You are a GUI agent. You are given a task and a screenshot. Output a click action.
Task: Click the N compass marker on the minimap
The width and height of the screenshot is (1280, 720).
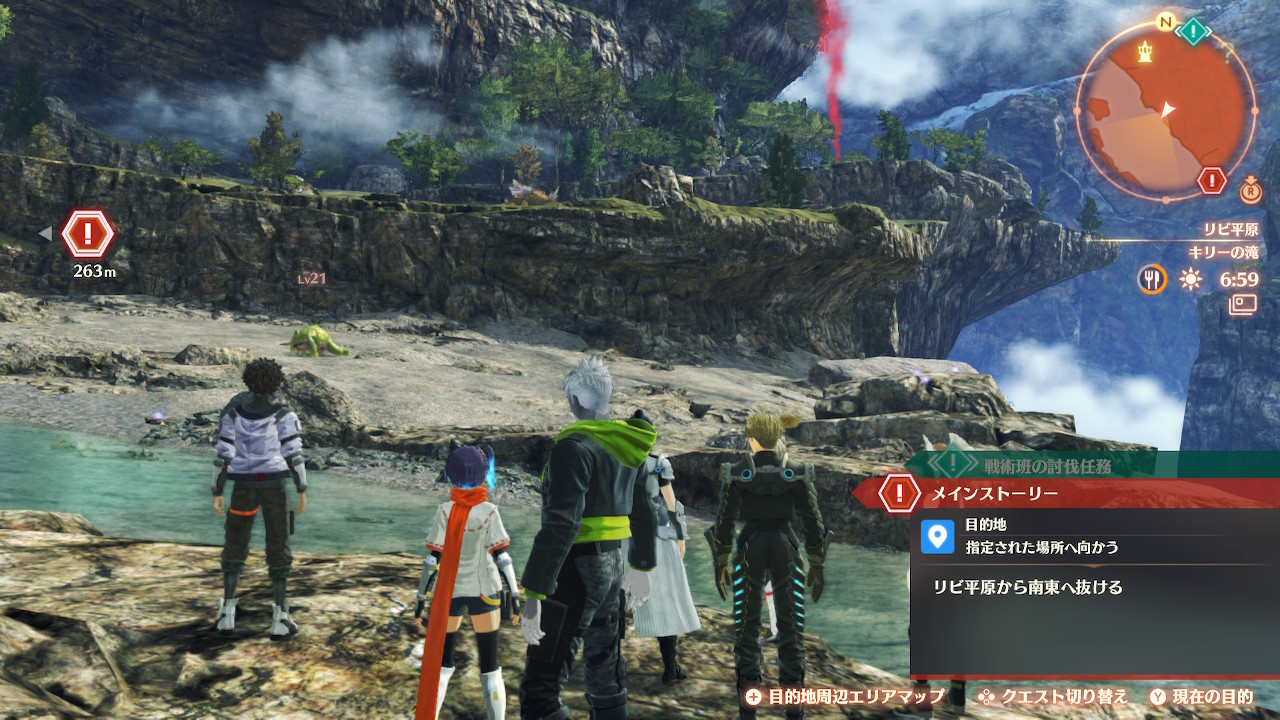coord(1164,22)
